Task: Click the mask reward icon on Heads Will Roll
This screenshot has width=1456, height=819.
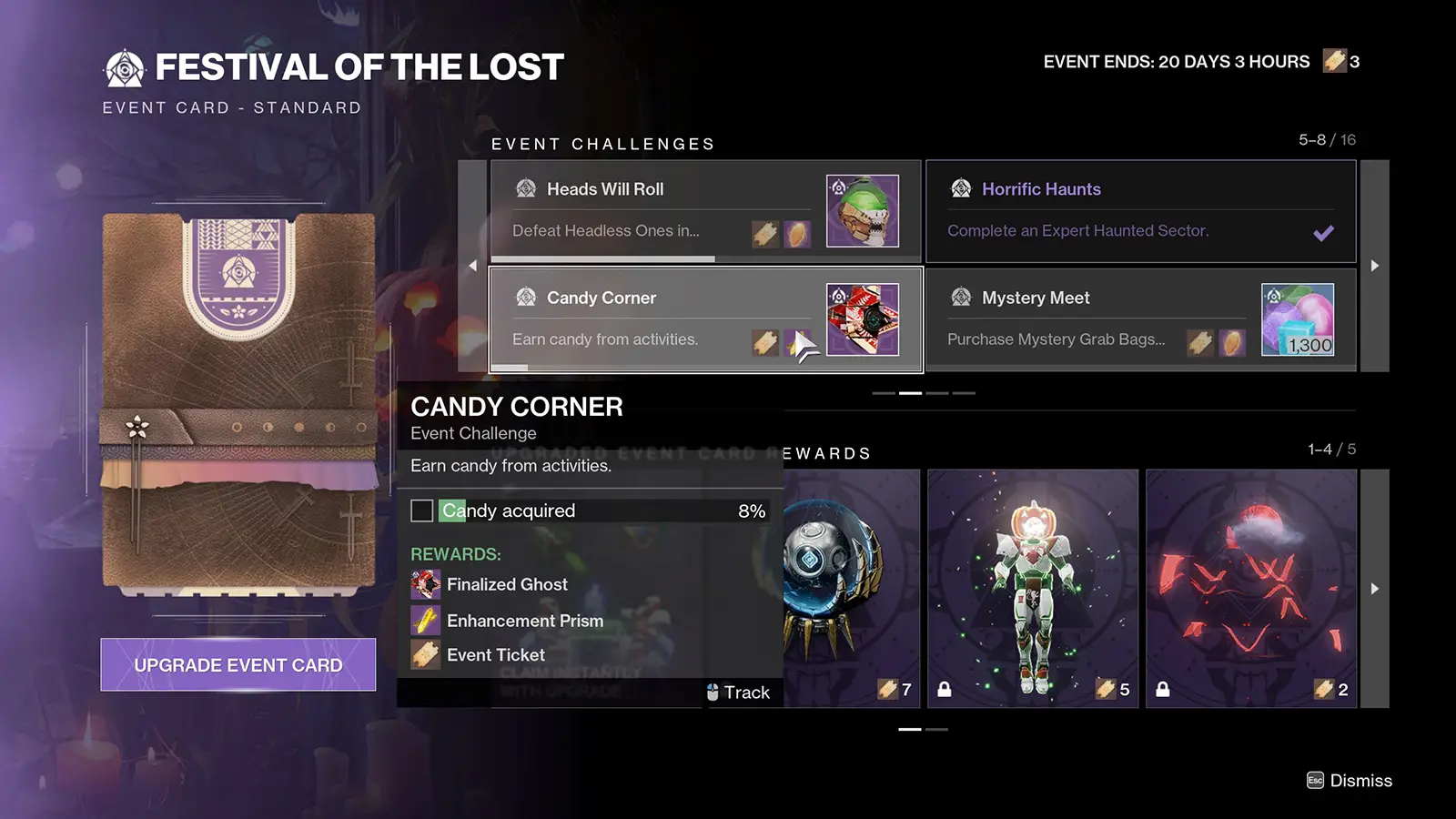Action: [861, 210]
